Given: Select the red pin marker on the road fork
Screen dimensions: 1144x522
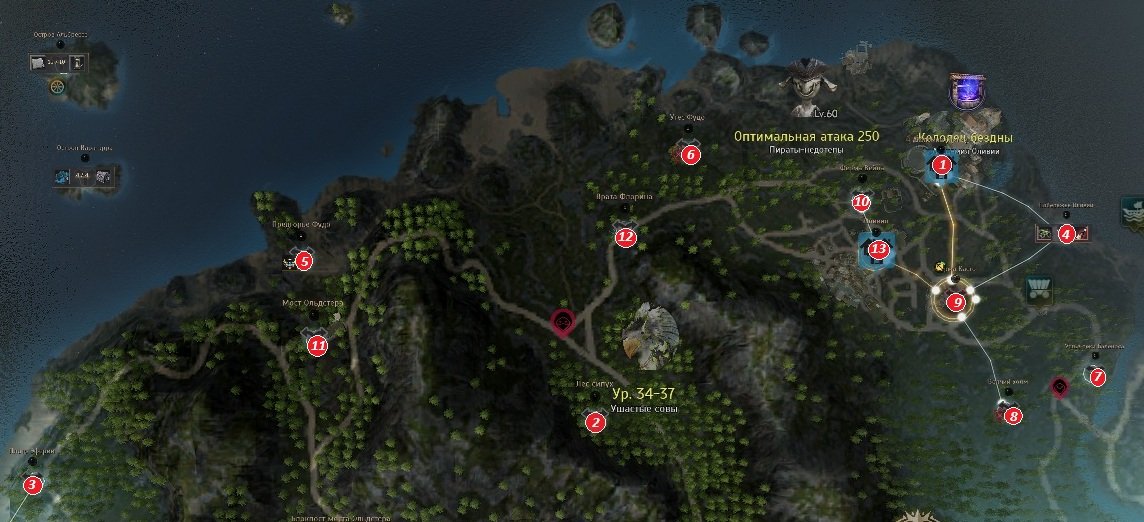Looking at the screenshot, I should coord(564,322).
